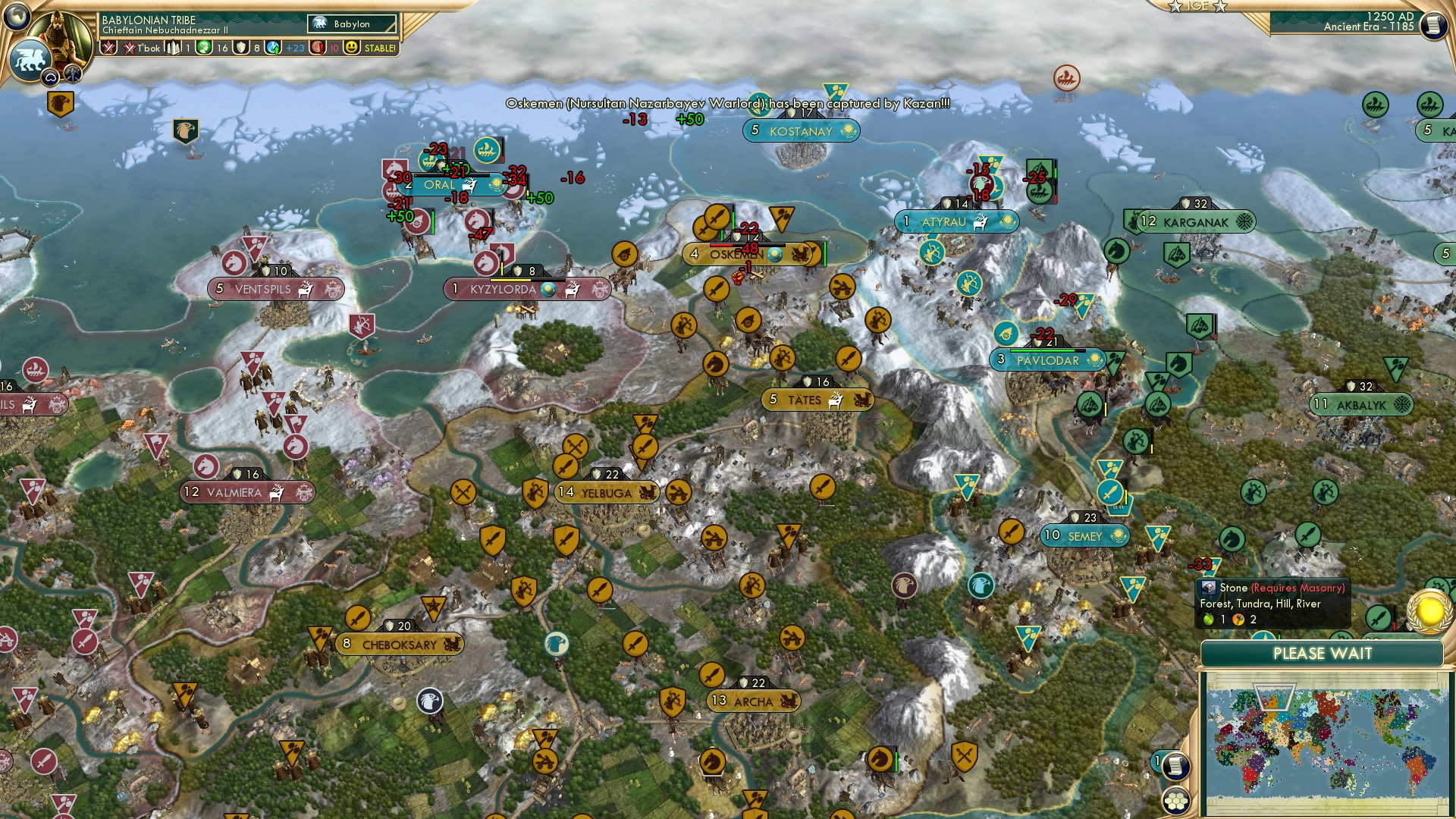The image size is (1456, 819).
Task: Open the notification scroll icon top-right
Action: 1433,25
